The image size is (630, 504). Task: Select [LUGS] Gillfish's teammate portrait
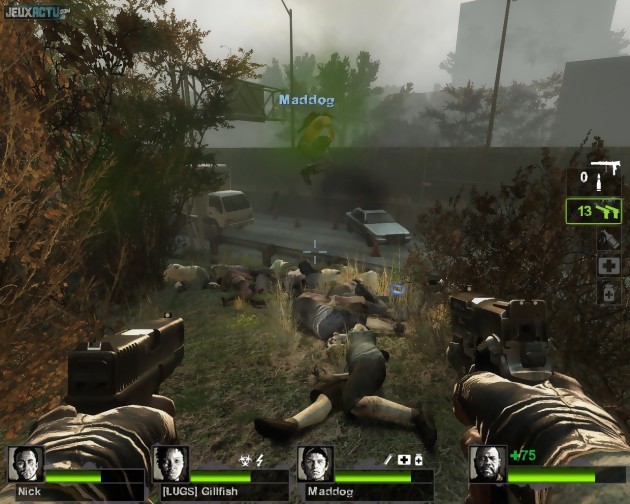(170, 464)
